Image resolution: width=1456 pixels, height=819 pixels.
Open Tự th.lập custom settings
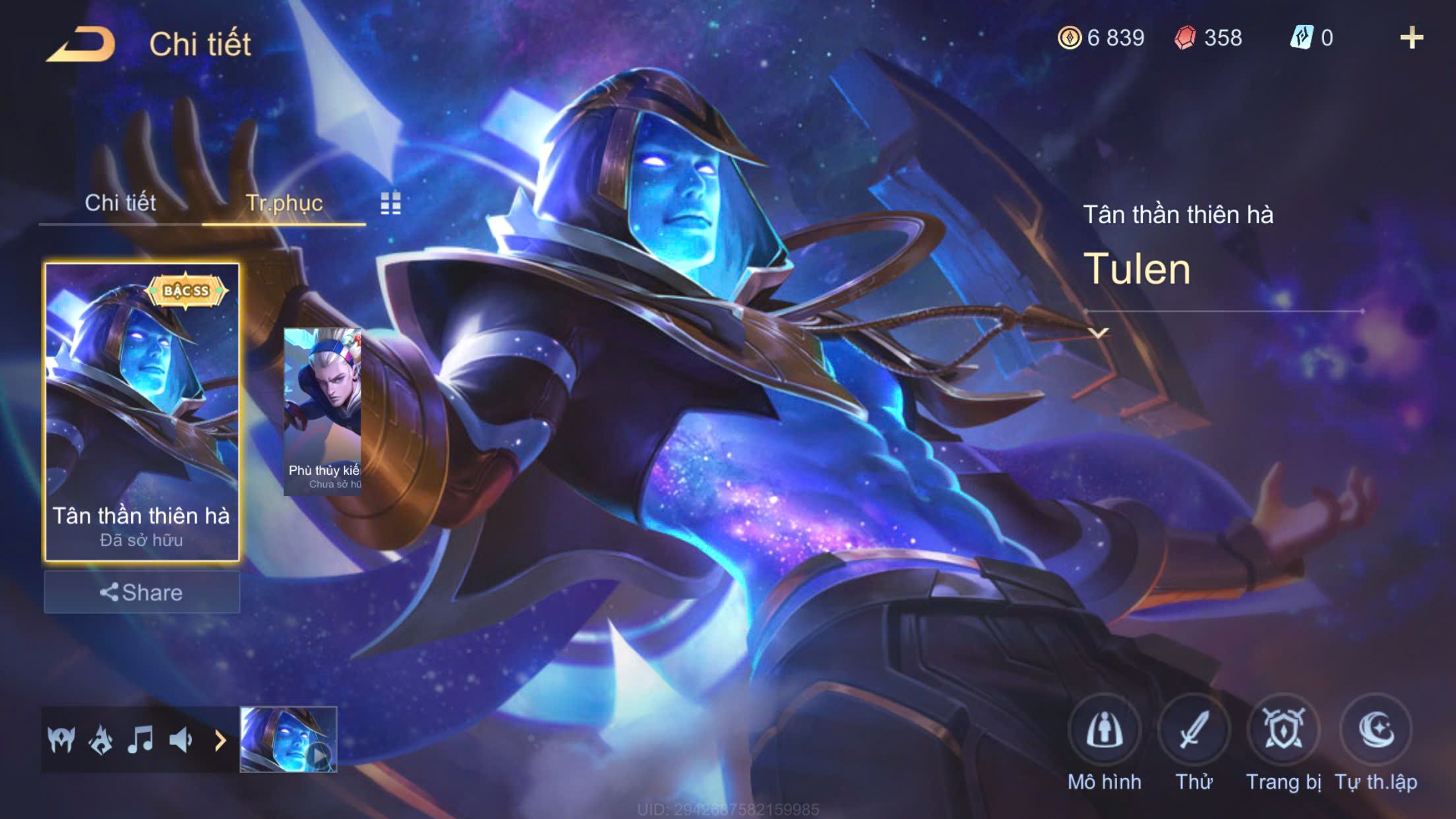pos(1376,731)
